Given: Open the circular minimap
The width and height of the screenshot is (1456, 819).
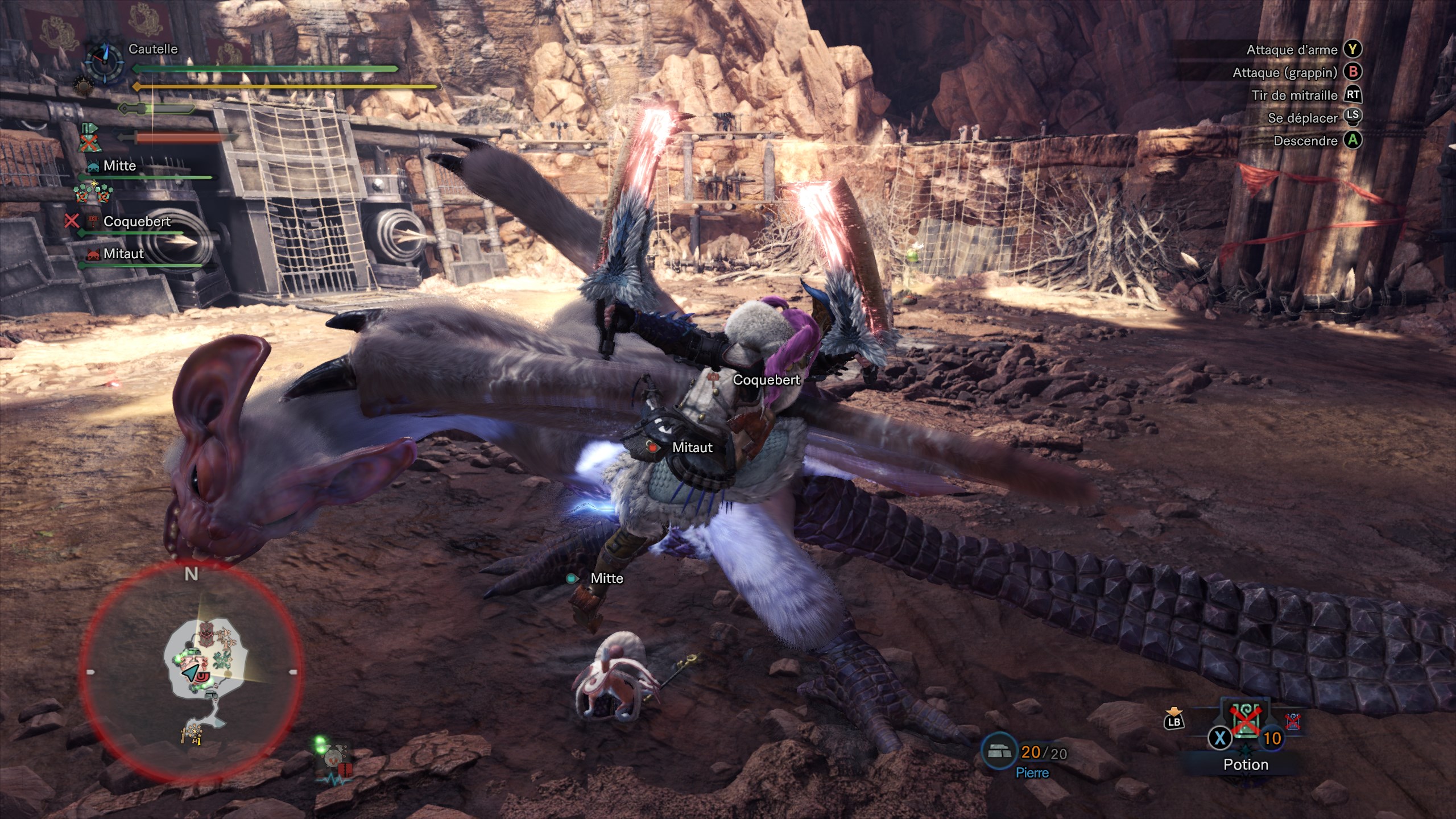Looking at the screenshot, I should point(192,671).
